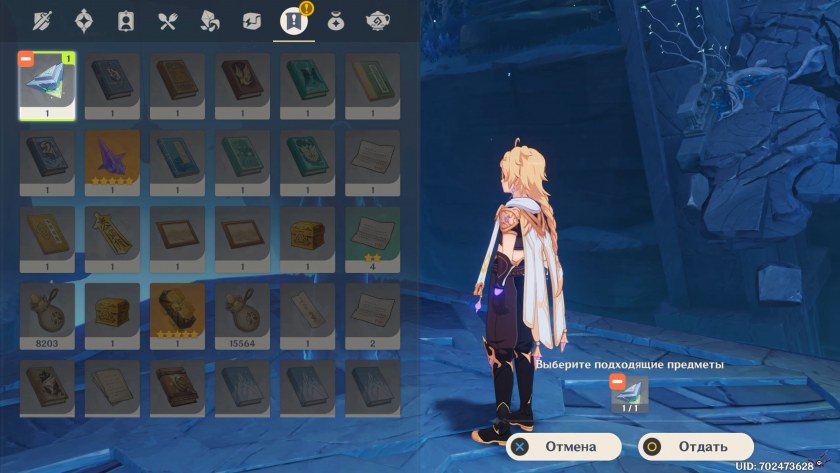The image size is (840, 473).
Task: Switch to the weapons inventory tab
Action: pyautogui.click(x=41, y=20)
